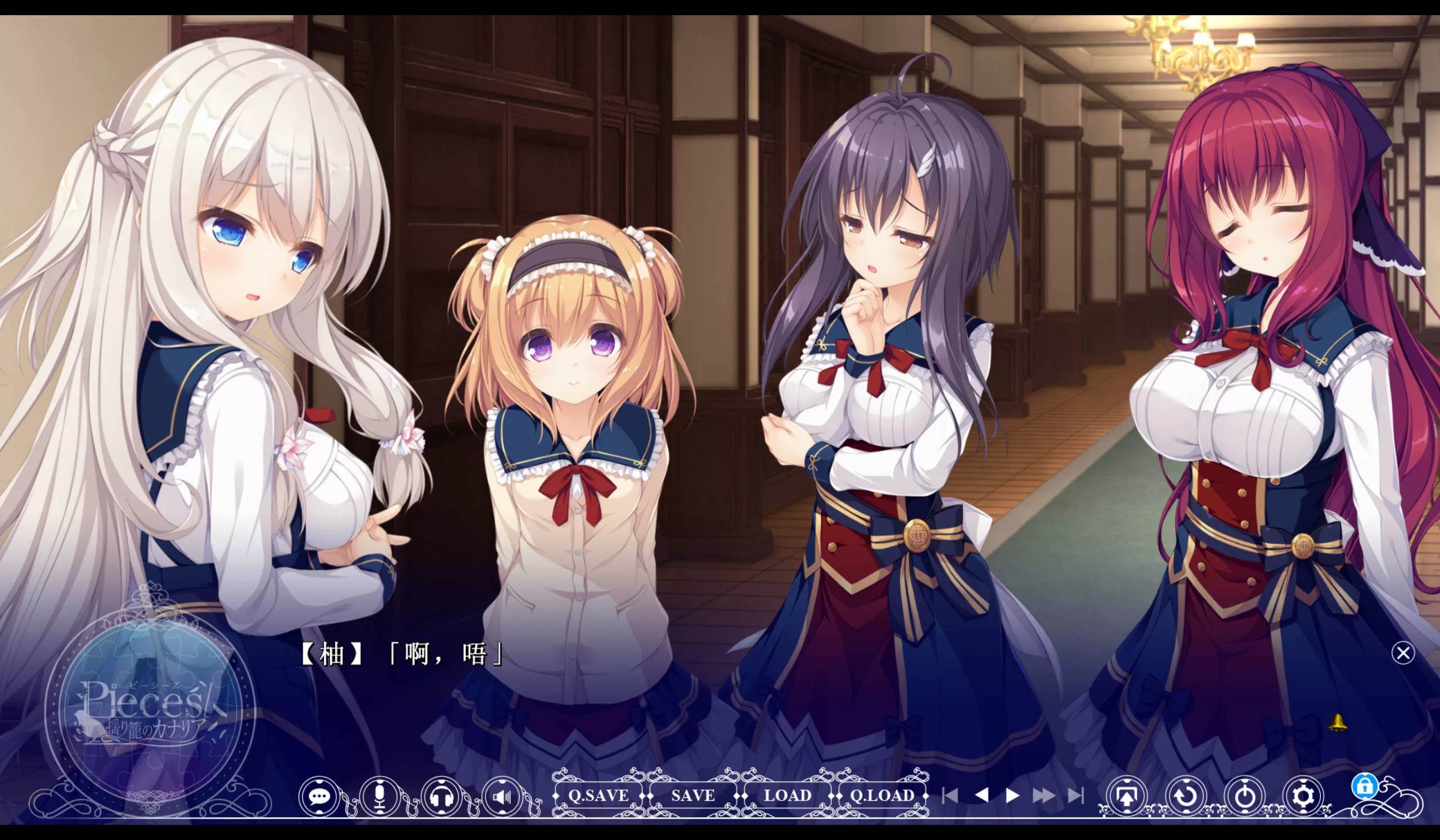Hide the text window with X
1440x840 pixels.
pyautogui.click(x=1403, y=653)
